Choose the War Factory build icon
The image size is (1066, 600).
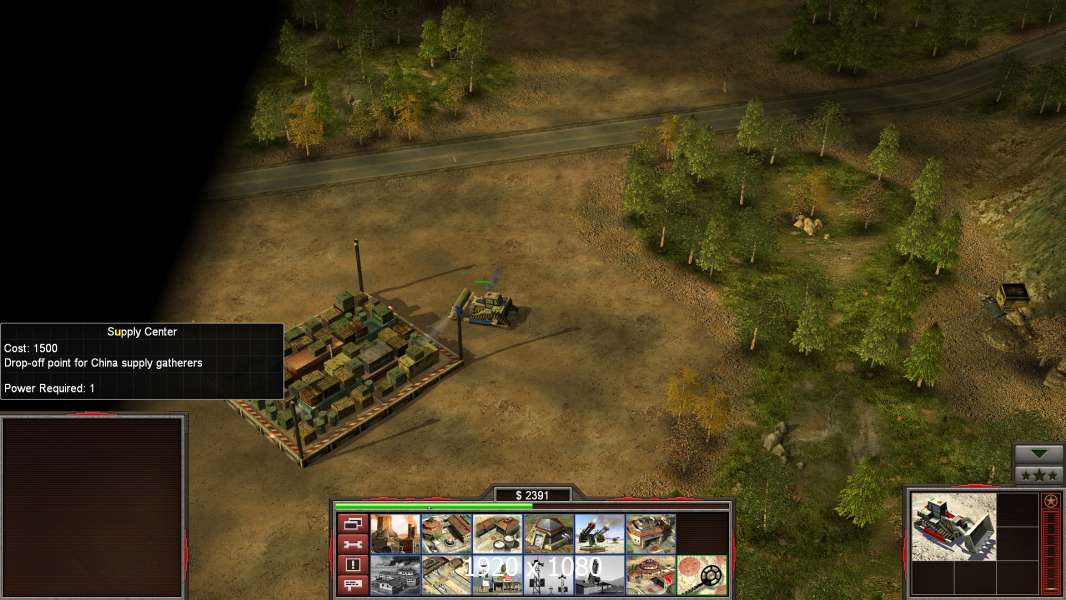[x=650, y=534]
